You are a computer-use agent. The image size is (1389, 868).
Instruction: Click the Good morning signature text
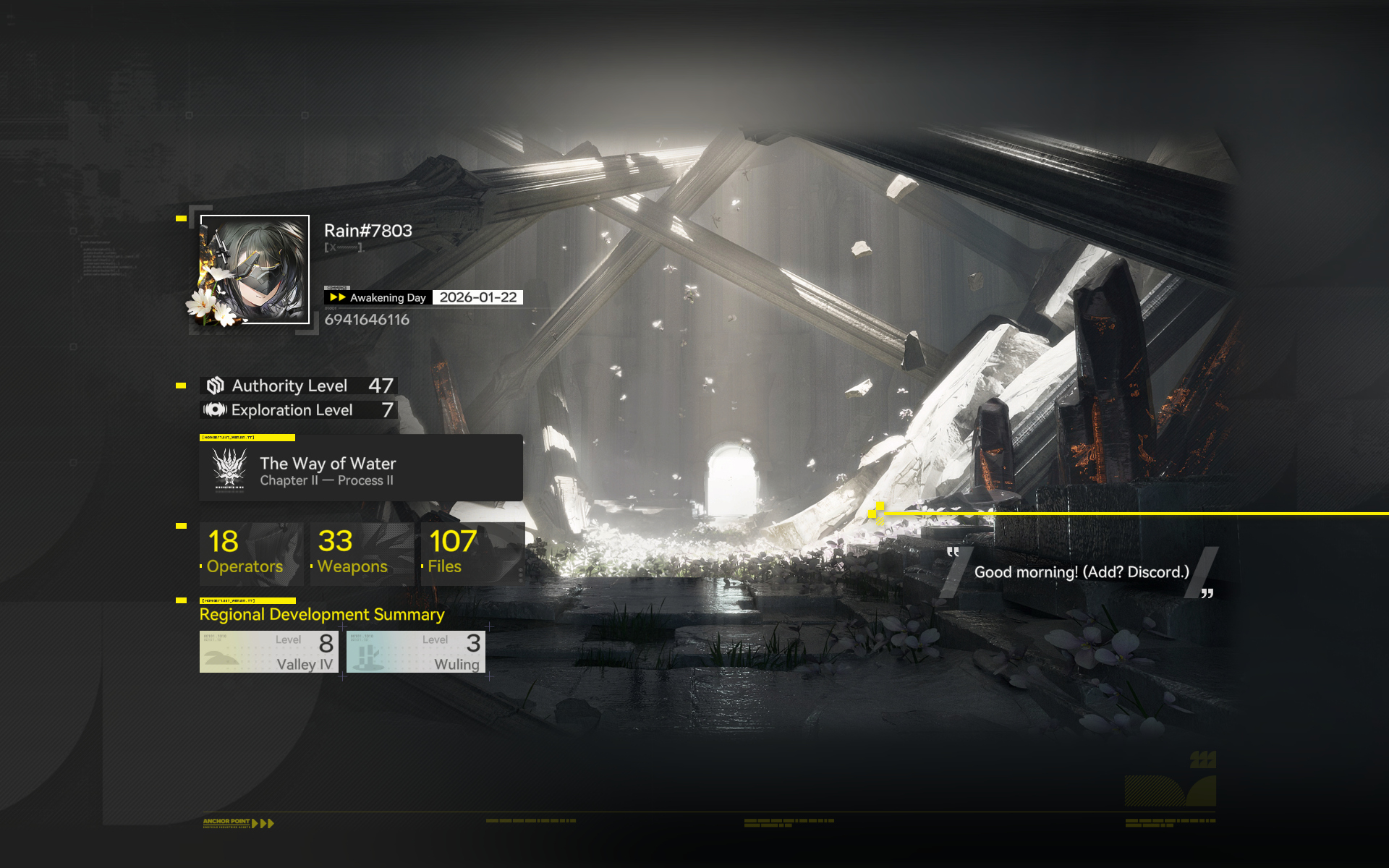point(1081,572)
